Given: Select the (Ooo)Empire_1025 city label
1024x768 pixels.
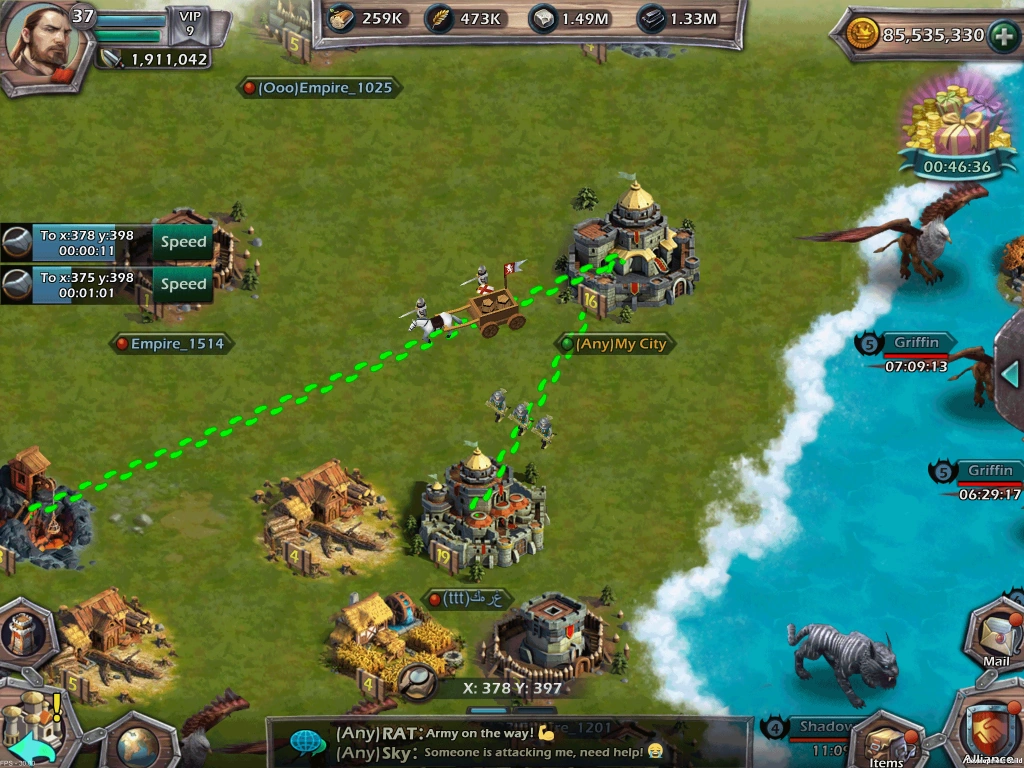Looking at the screenshot, I should click(319, 88).
